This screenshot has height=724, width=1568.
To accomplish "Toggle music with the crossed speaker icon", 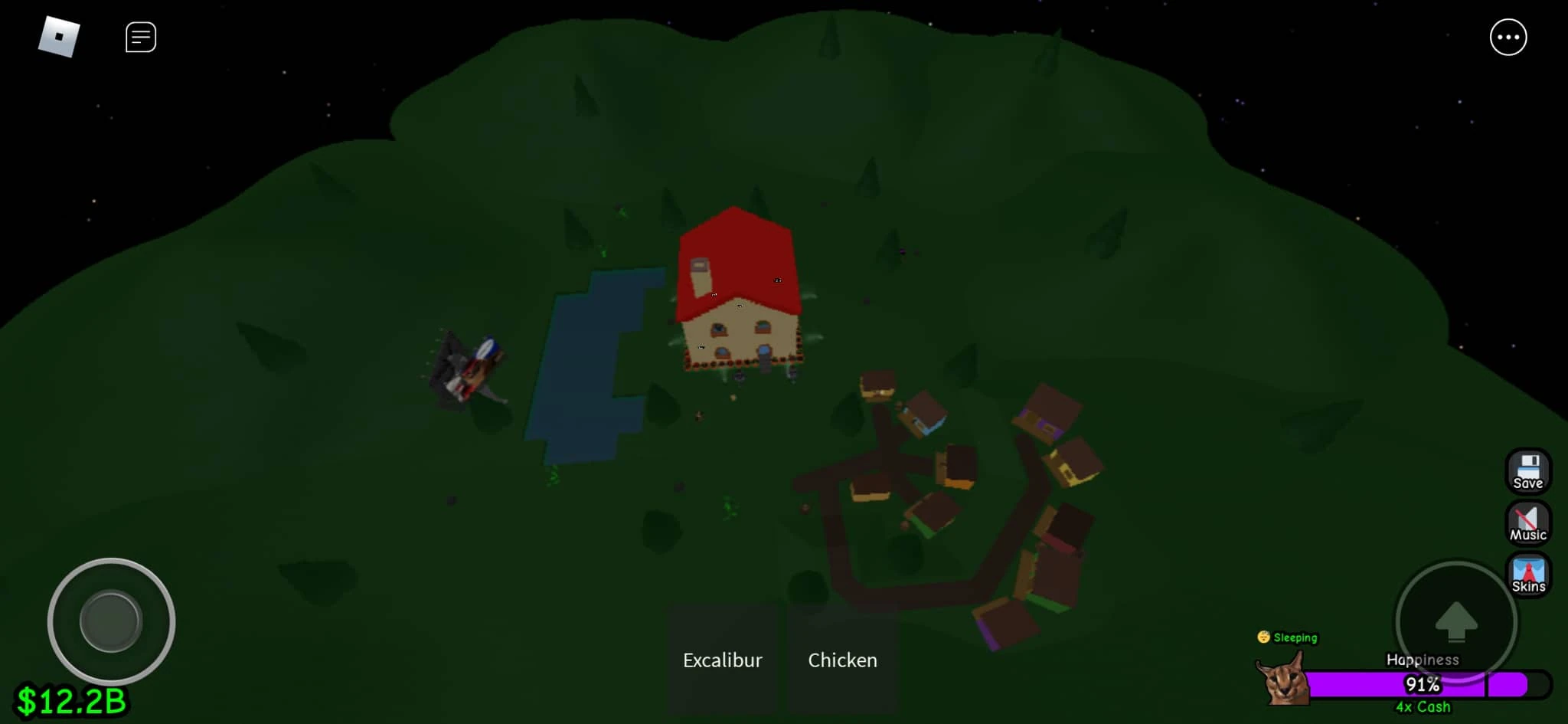I will [1528, 523].
